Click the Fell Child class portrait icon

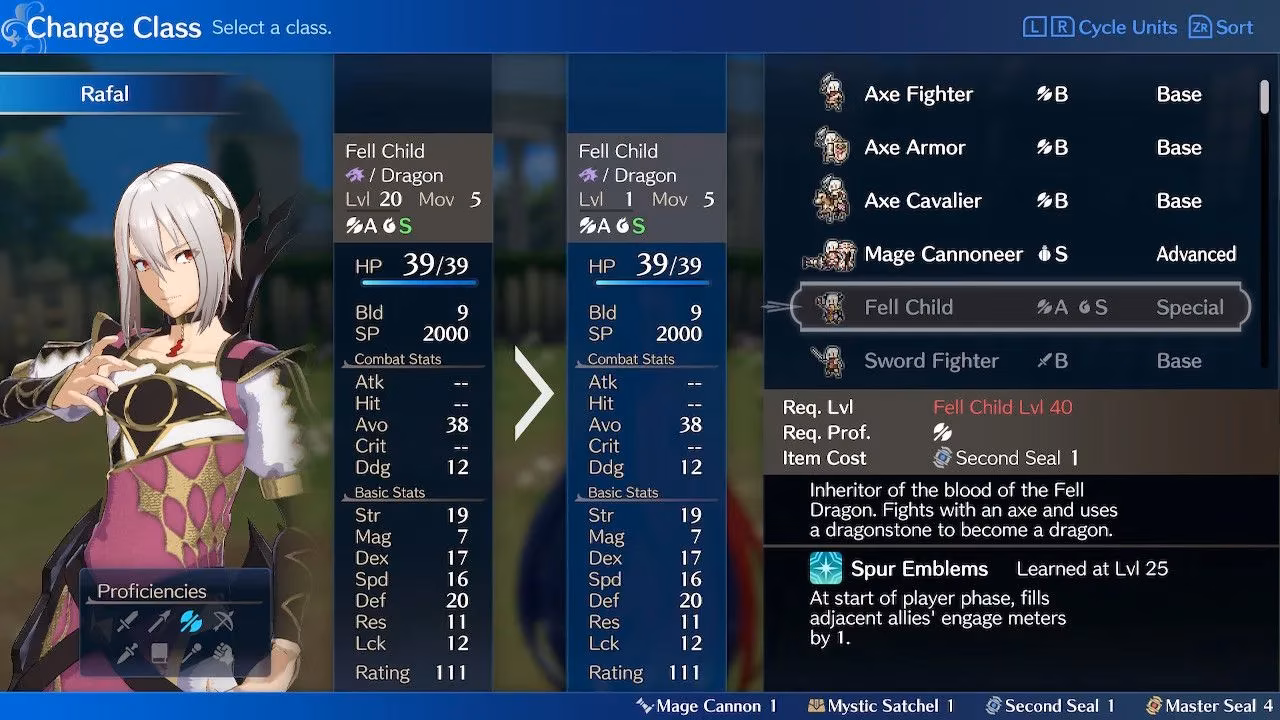click(830, 306)
